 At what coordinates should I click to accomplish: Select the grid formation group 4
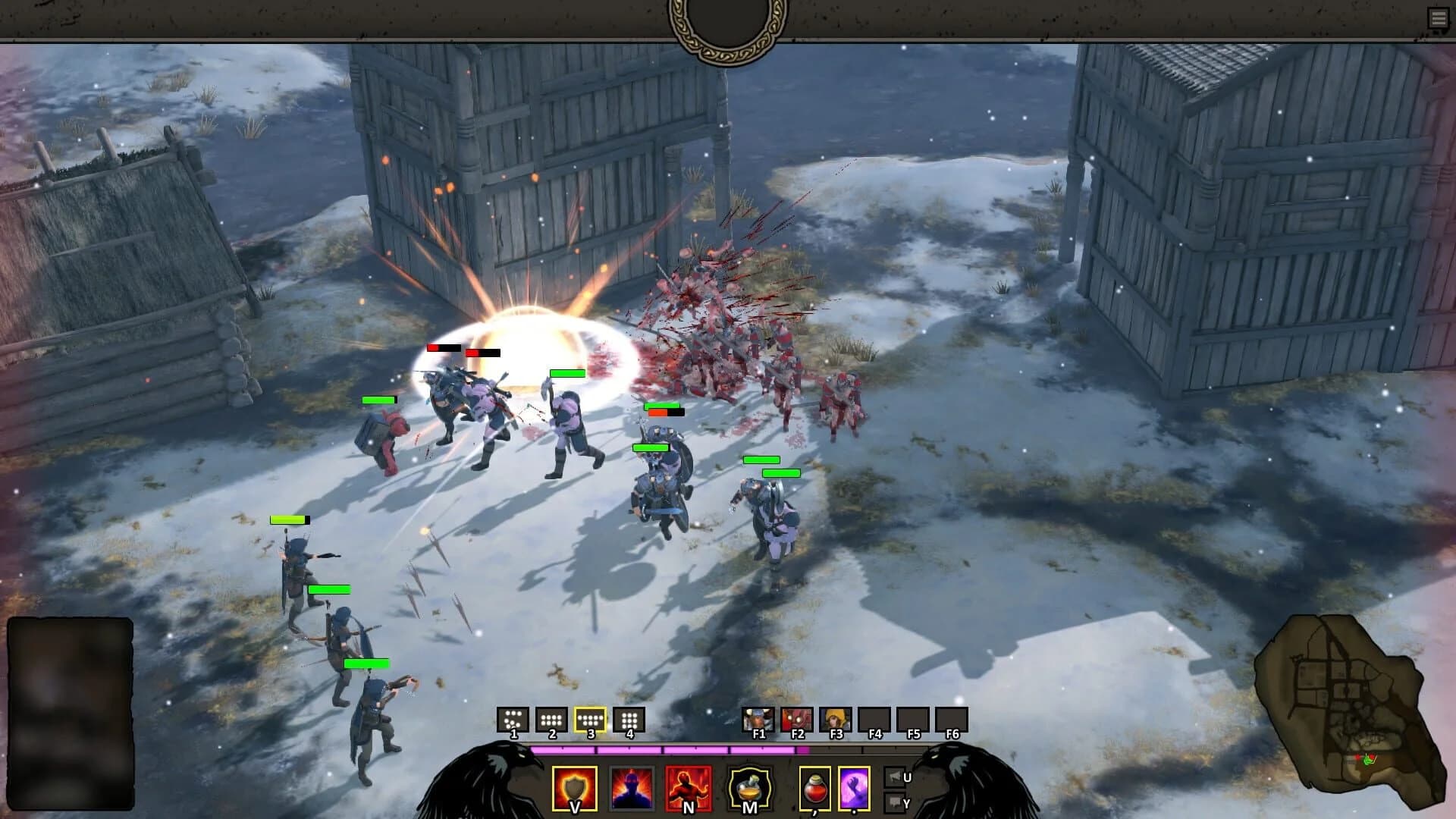(x=629, y=718)
